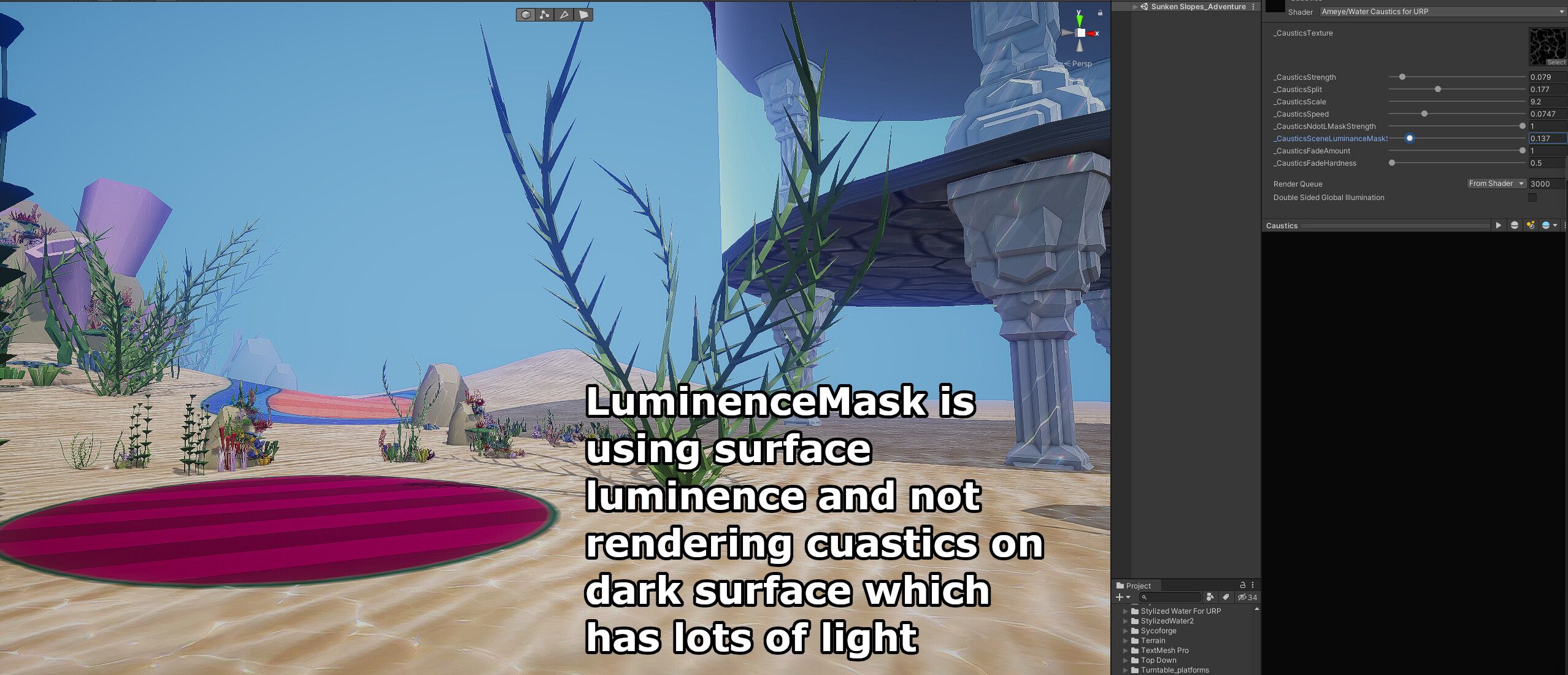Screen dimensions: 1568x675
Task: Open the Render Queue From Shader dropdown
Action: point(1497,183)
